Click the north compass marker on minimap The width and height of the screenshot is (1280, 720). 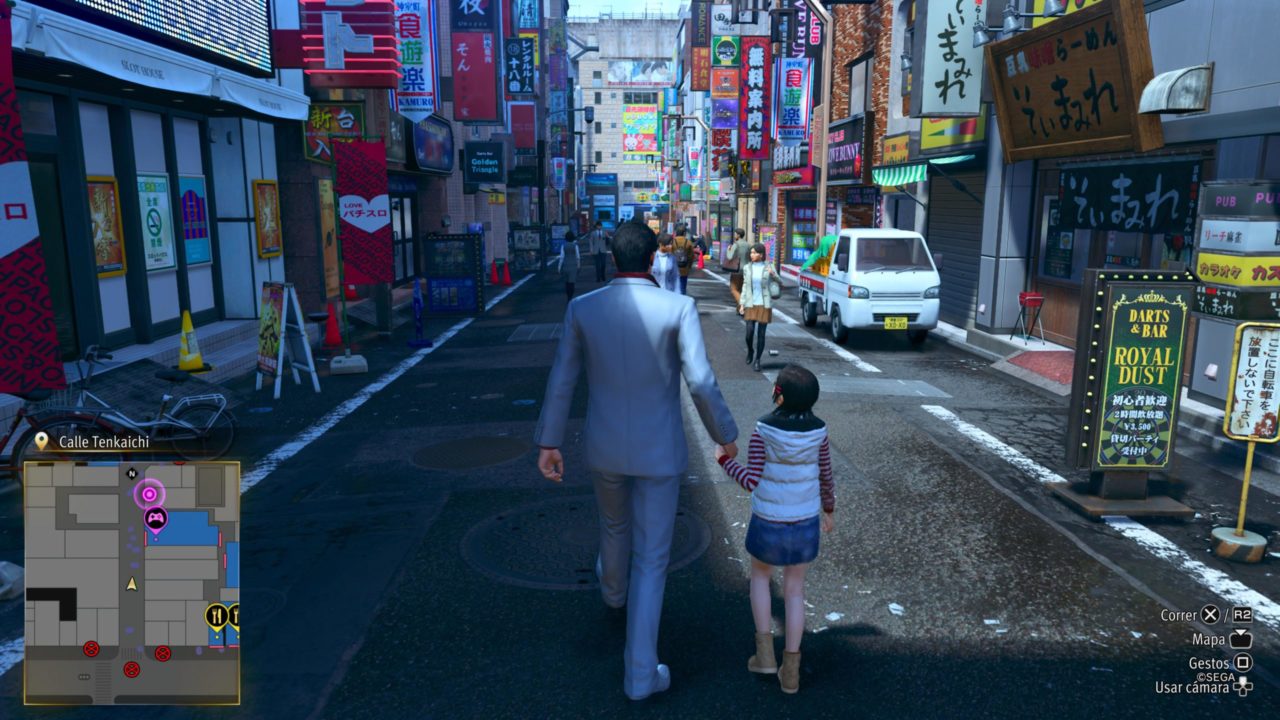coord(132,473)
